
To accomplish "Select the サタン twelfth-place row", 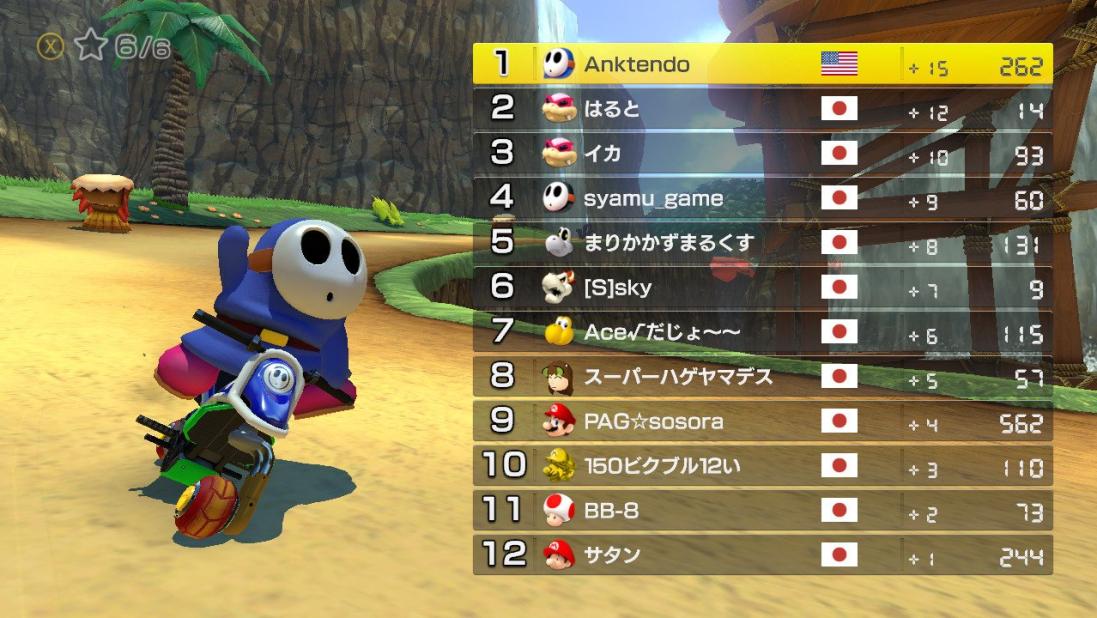I will (762, 555).
